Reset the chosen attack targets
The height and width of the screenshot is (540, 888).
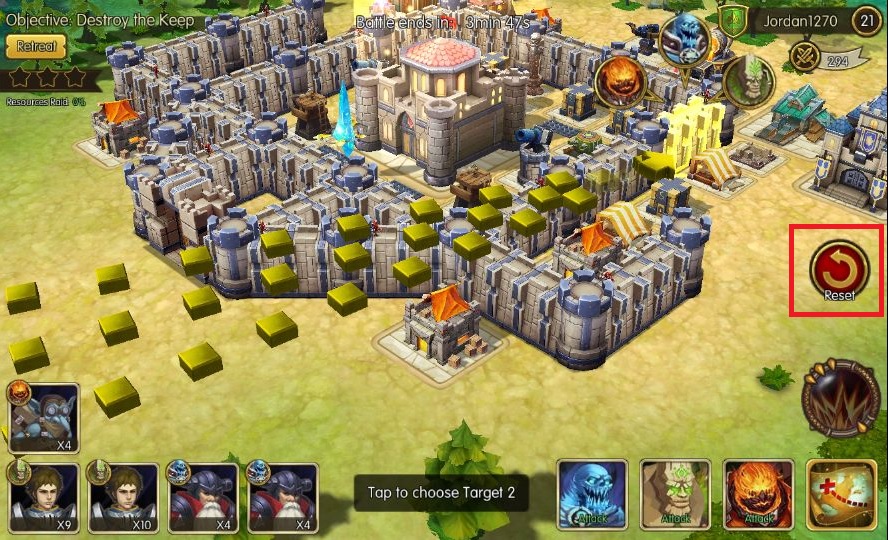pos(838,271)
